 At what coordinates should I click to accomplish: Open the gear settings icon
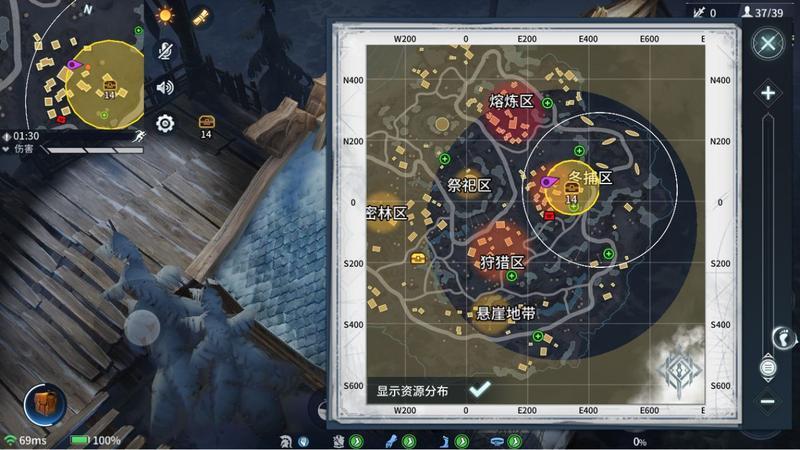165,123
